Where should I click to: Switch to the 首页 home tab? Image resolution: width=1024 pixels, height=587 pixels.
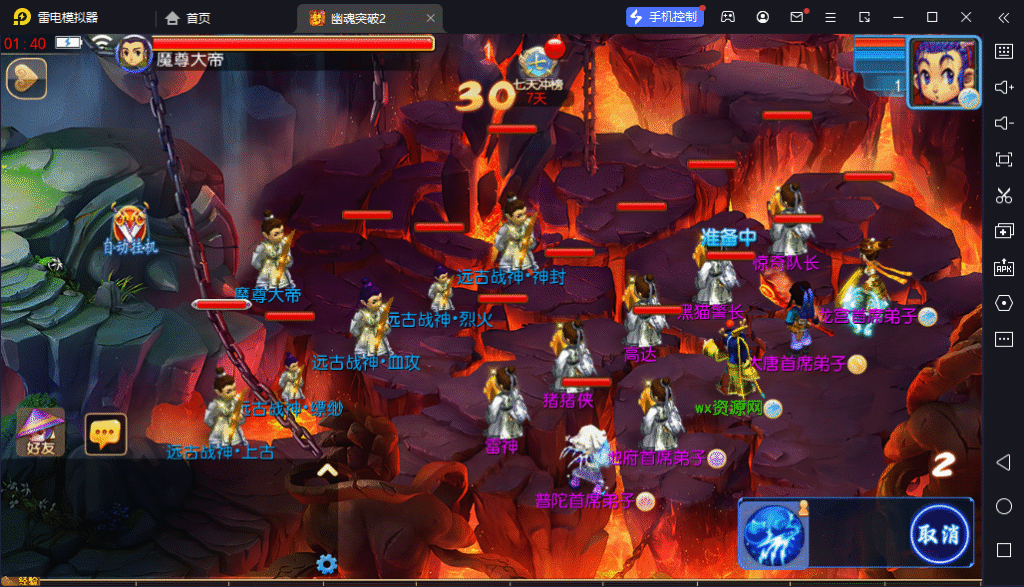[x=188, y=17]
